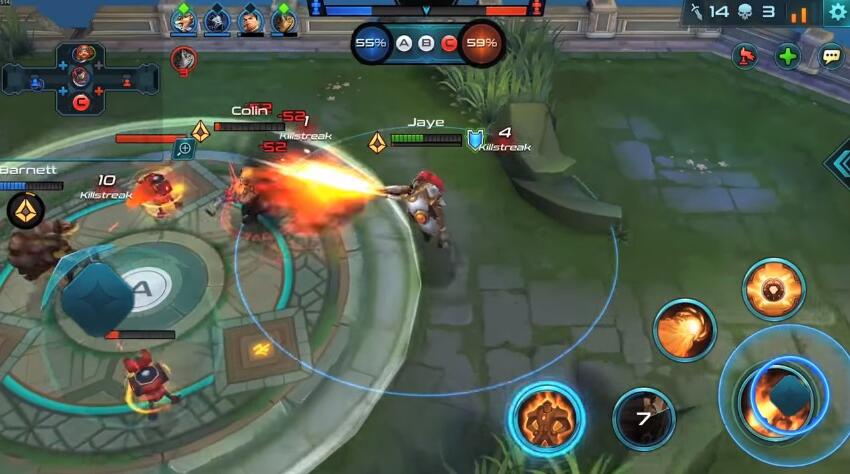Use the flame ring burst ability
The height and width of the screenshot is (474, 850).
[773, 290]
